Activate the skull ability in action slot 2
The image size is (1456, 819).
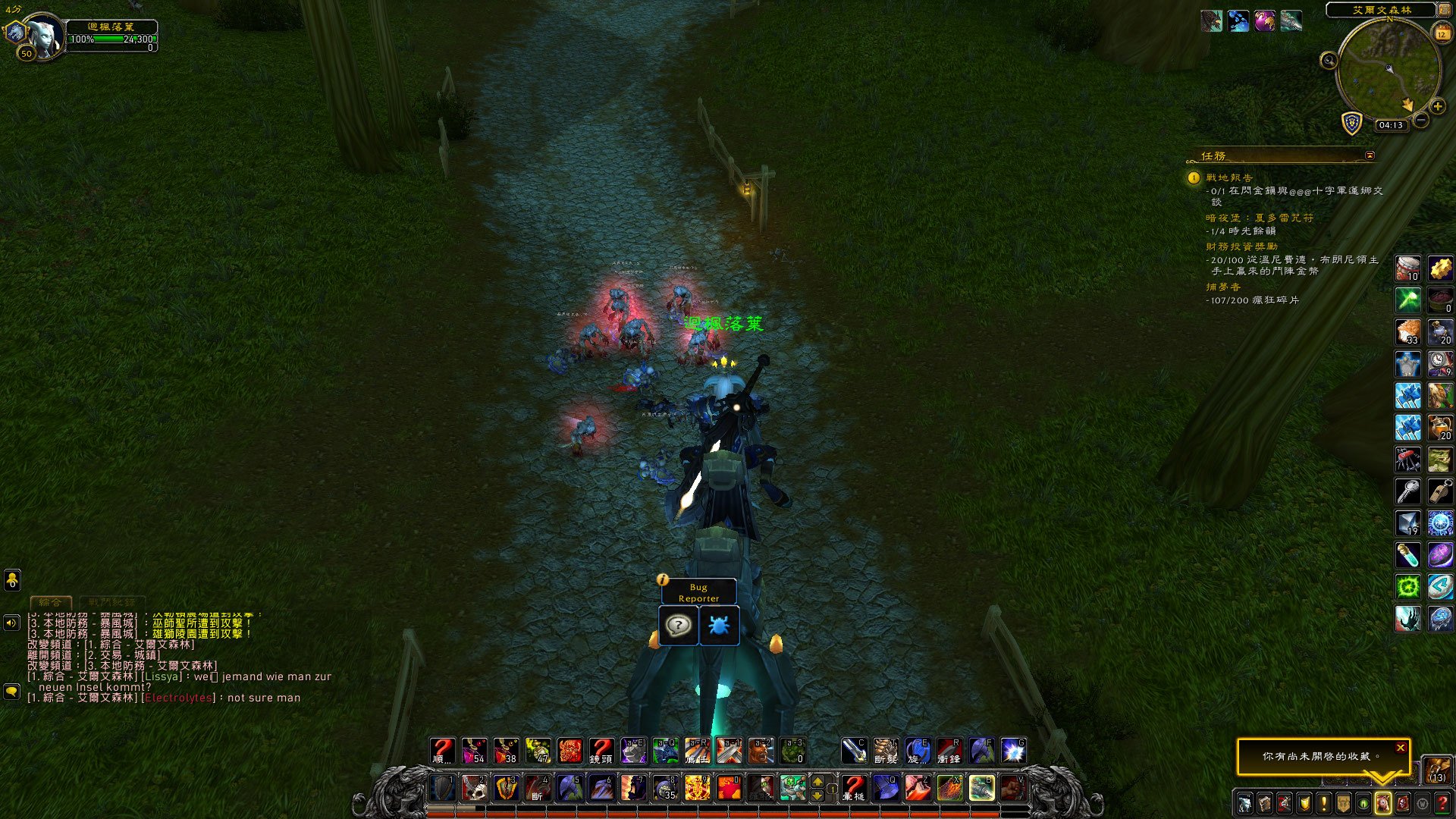coord(475,788)
